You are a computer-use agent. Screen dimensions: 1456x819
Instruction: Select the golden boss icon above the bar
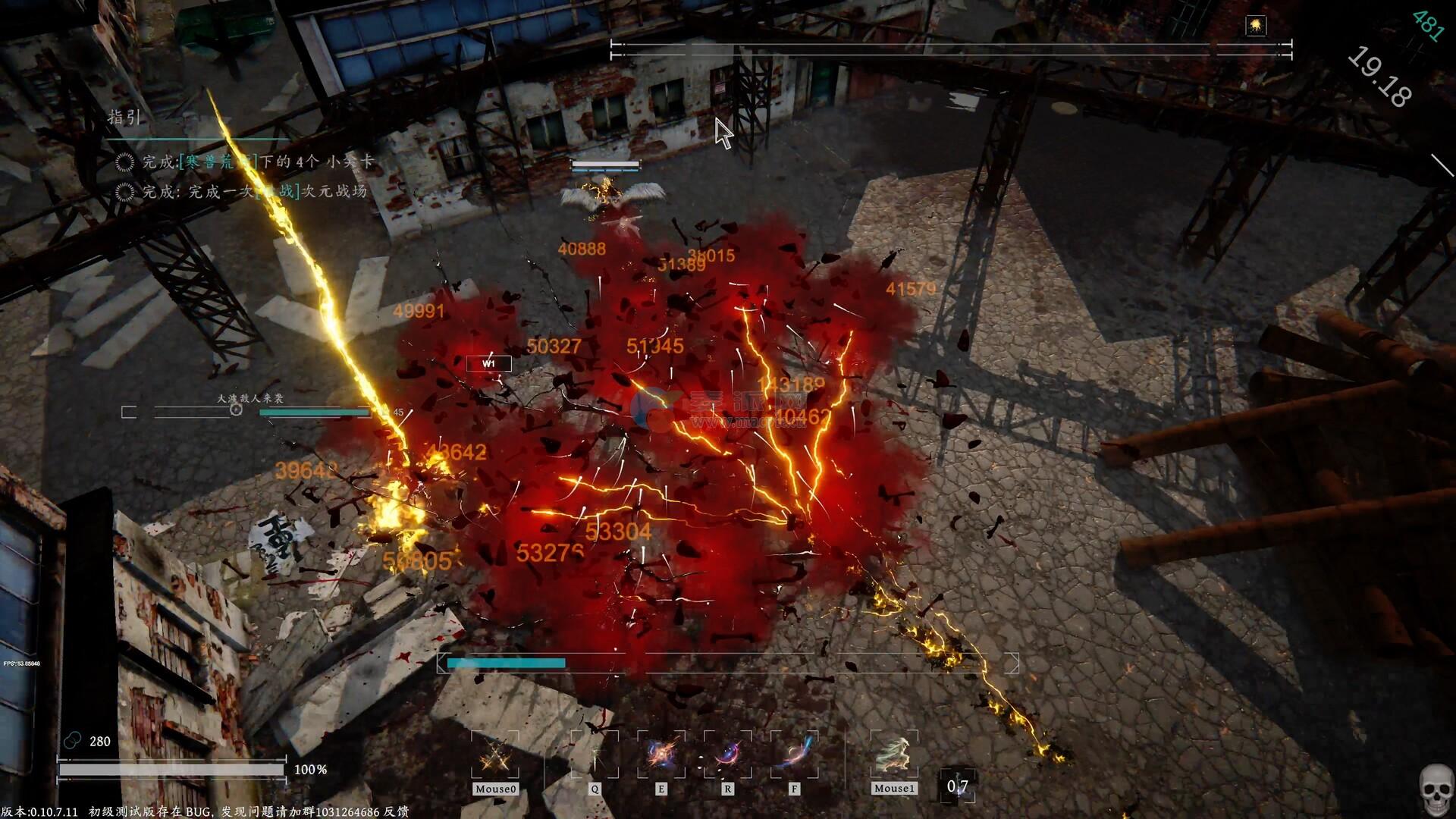tap(1256, 27)
